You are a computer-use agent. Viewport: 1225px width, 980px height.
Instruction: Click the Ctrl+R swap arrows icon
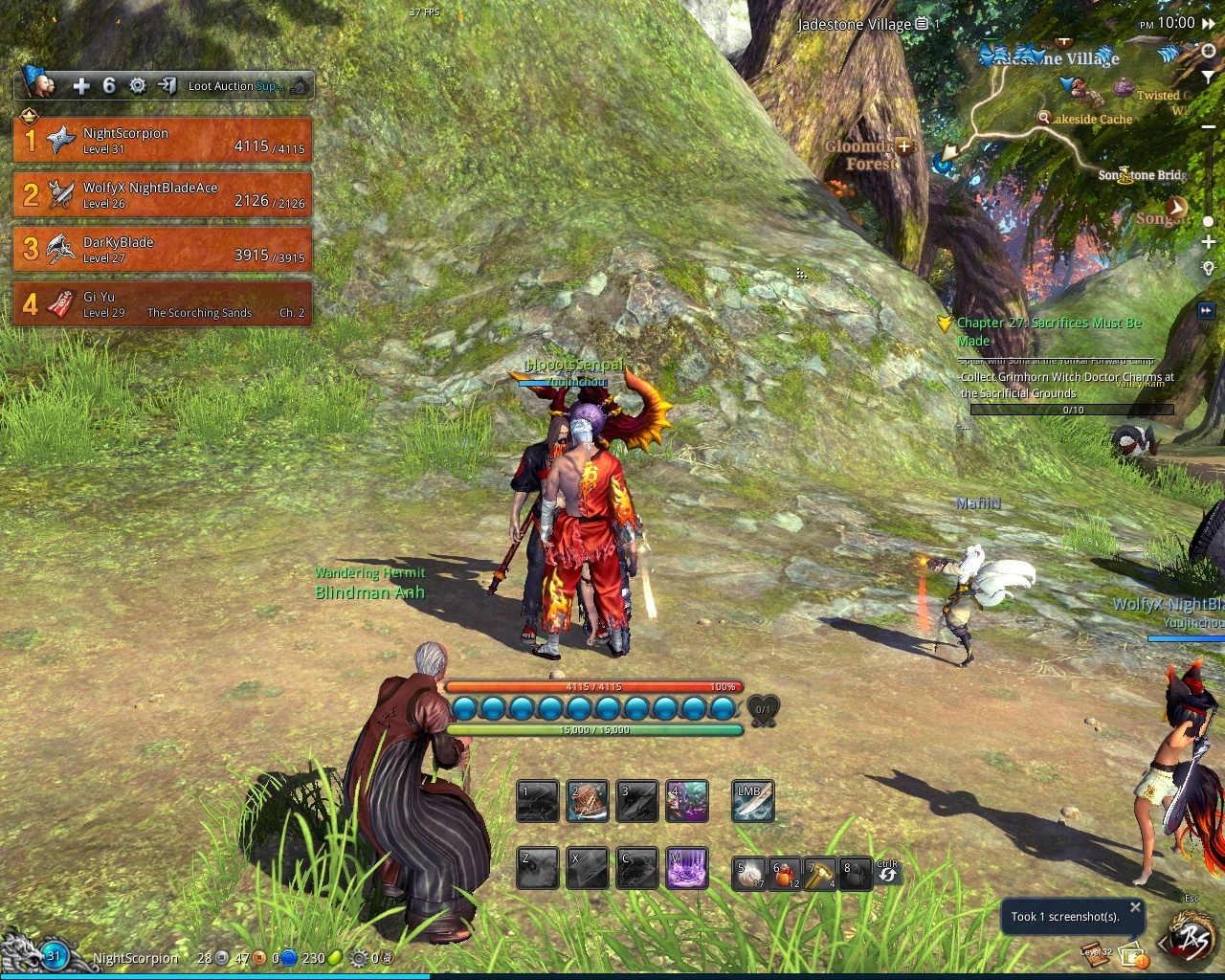pyautogui.click(x=888, y=873)
